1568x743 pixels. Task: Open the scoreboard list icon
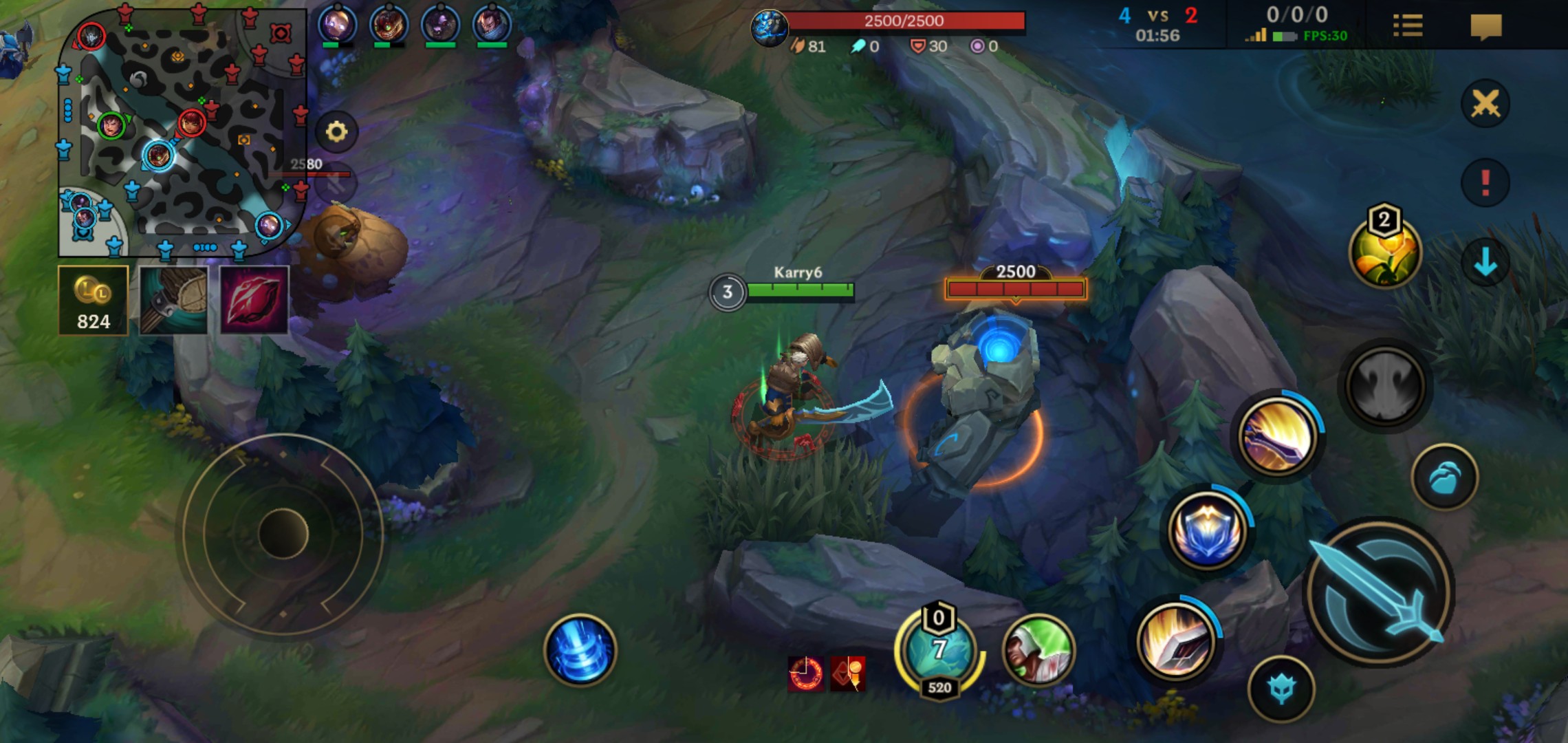(x=1407, y=26)
